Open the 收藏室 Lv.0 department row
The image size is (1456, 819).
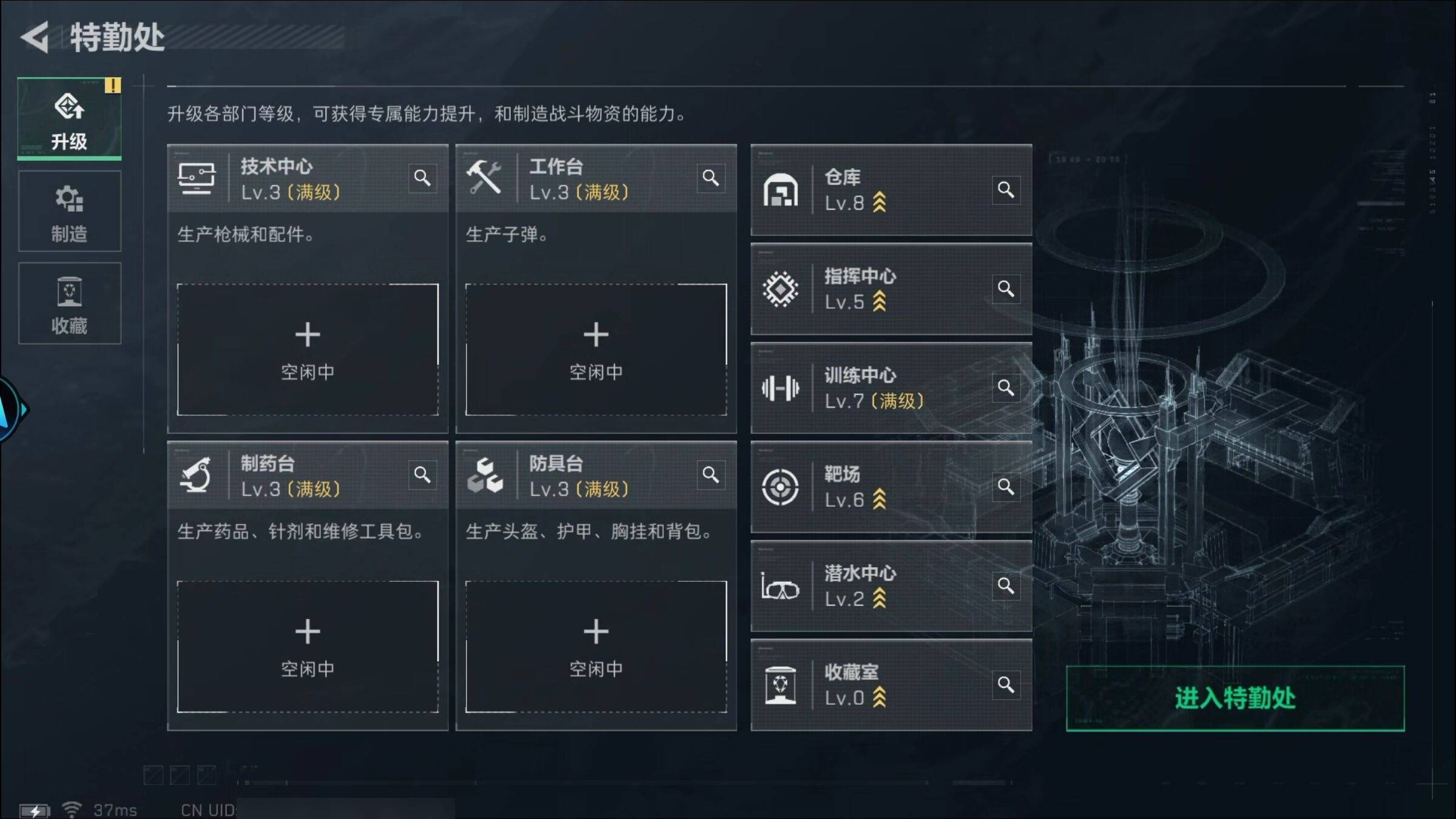[880, 685]
